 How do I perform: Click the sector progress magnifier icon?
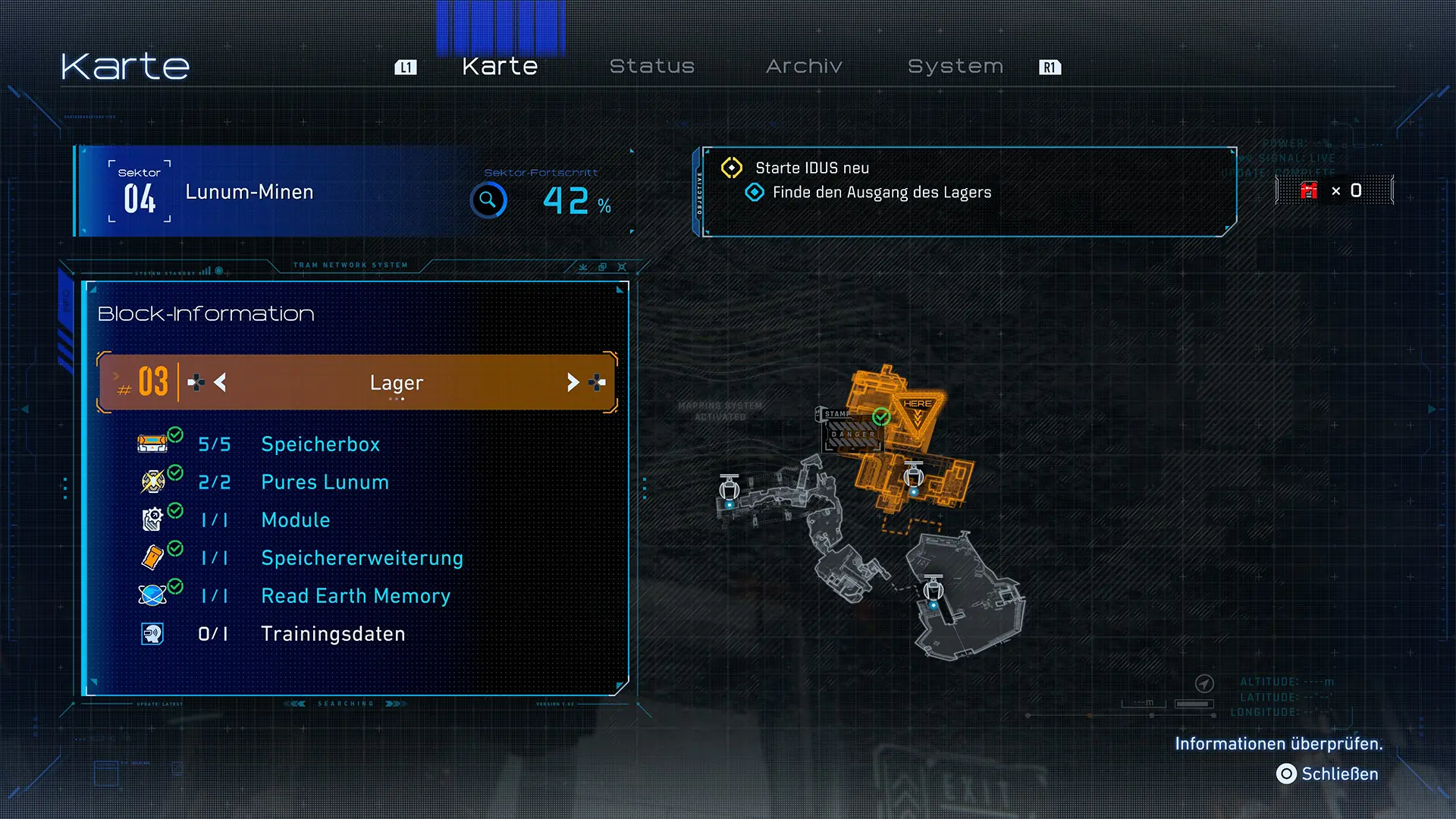tap(488, 200)
